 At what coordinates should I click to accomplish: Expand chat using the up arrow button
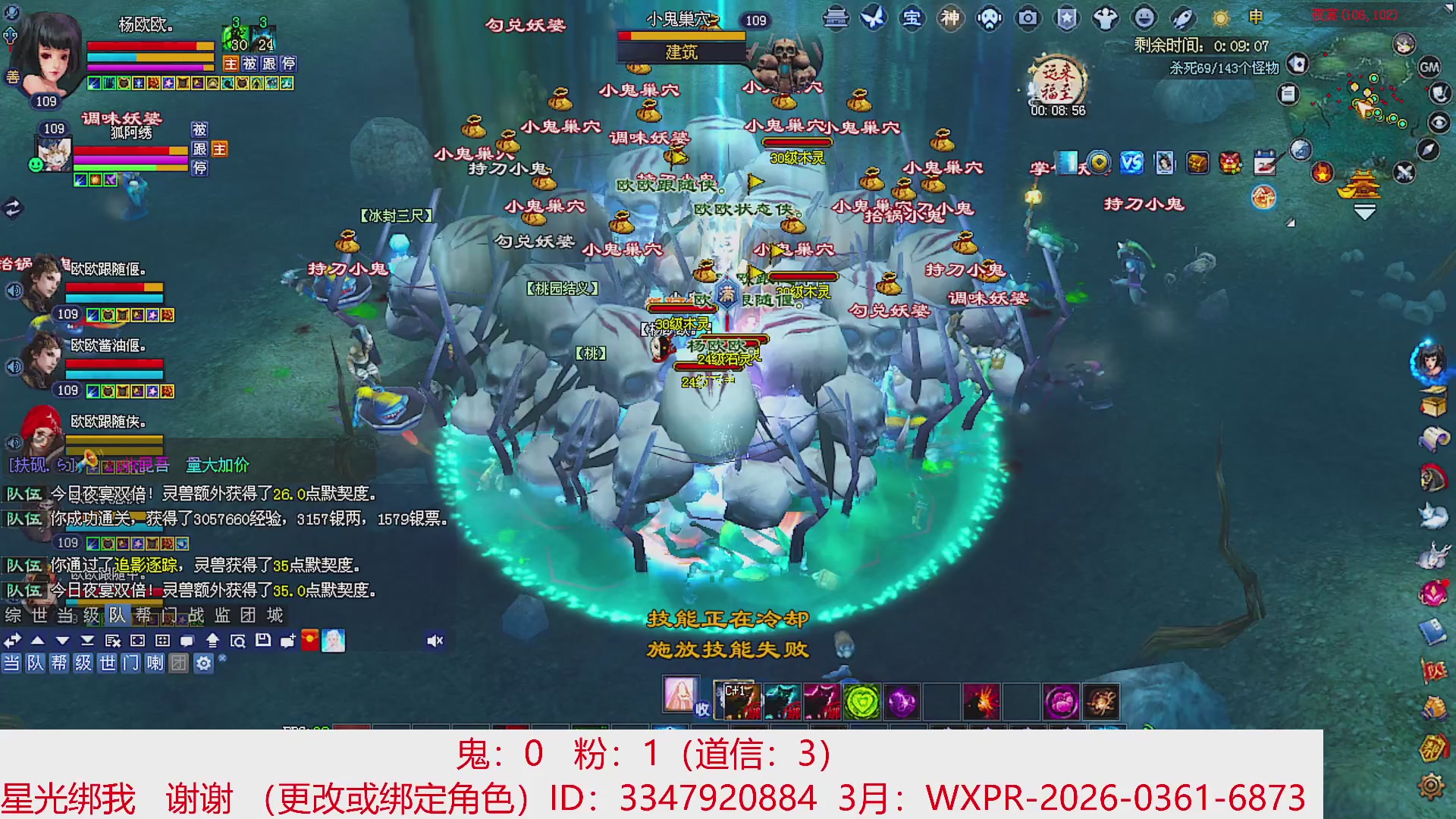(x=38, y=641)
